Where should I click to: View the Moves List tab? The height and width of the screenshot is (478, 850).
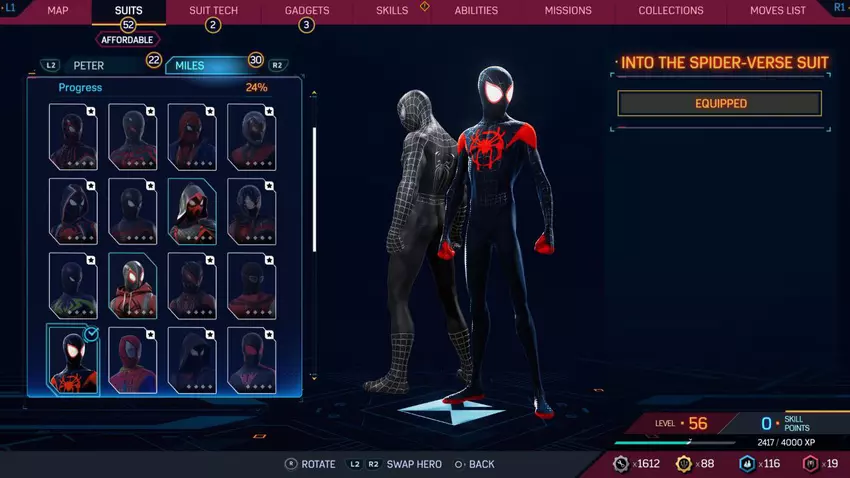tap(778, 10)
